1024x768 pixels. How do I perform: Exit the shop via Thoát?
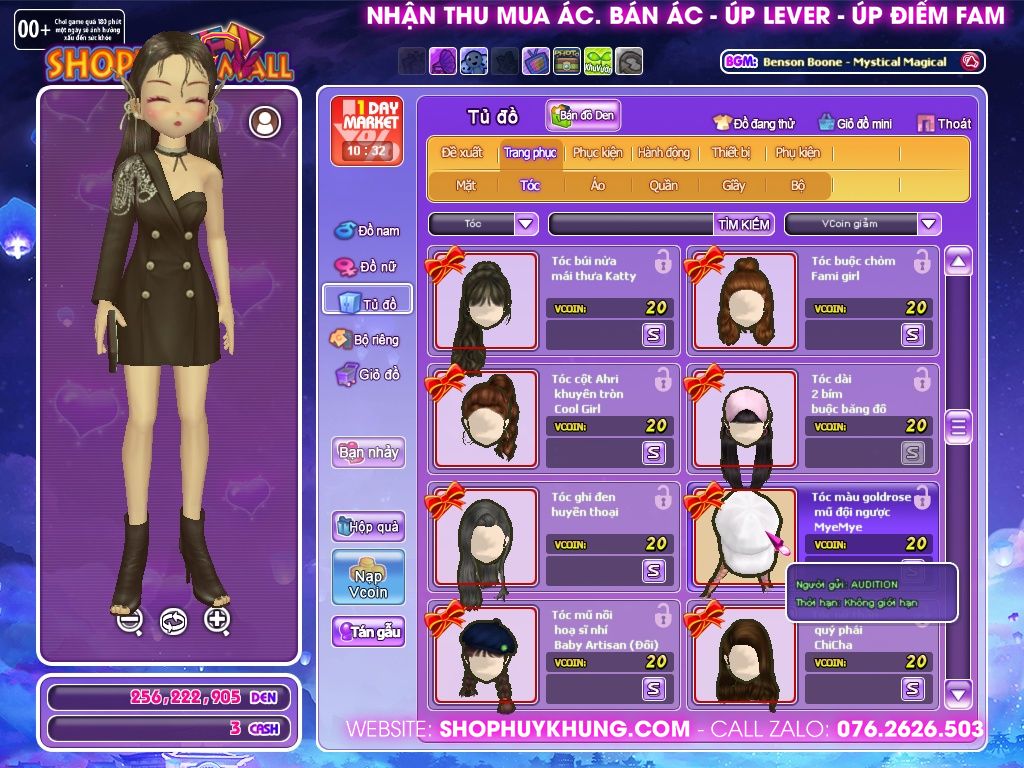(x=944, y=124)
